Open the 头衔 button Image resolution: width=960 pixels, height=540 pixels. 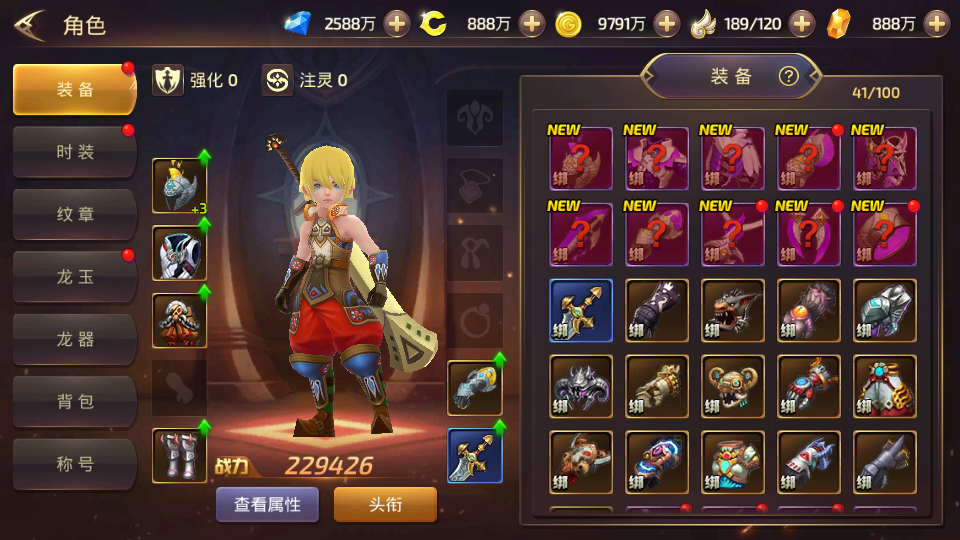(385, 504)
